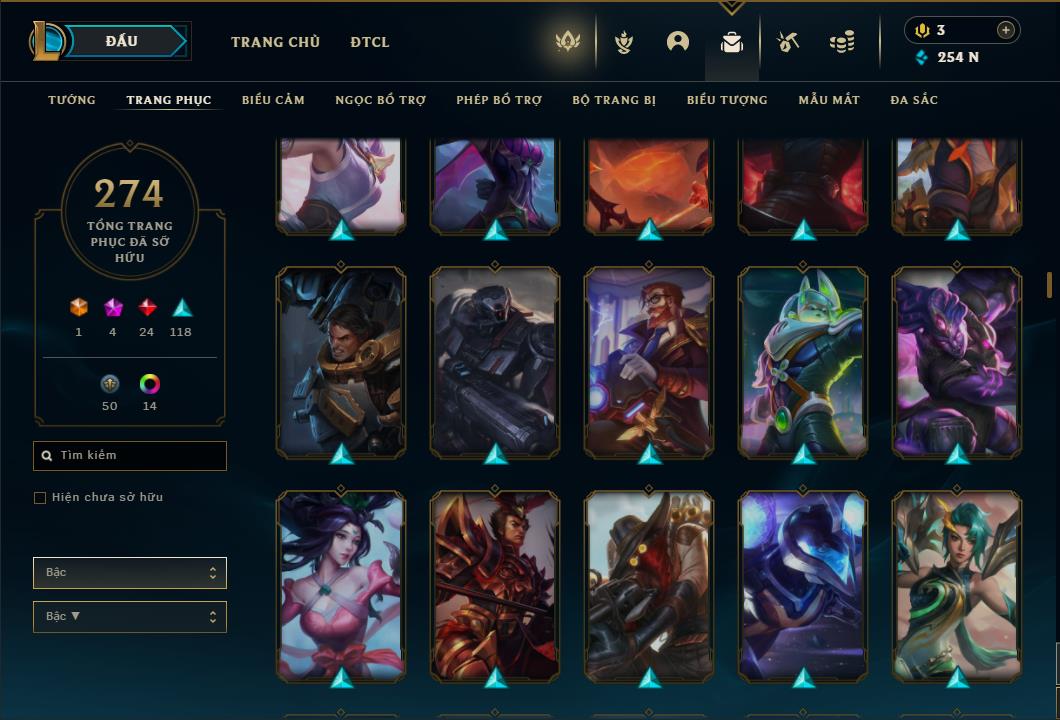Open the ĐTCL game mode
The height and width of the screenshot is (720, 1060).
point(370,42)
